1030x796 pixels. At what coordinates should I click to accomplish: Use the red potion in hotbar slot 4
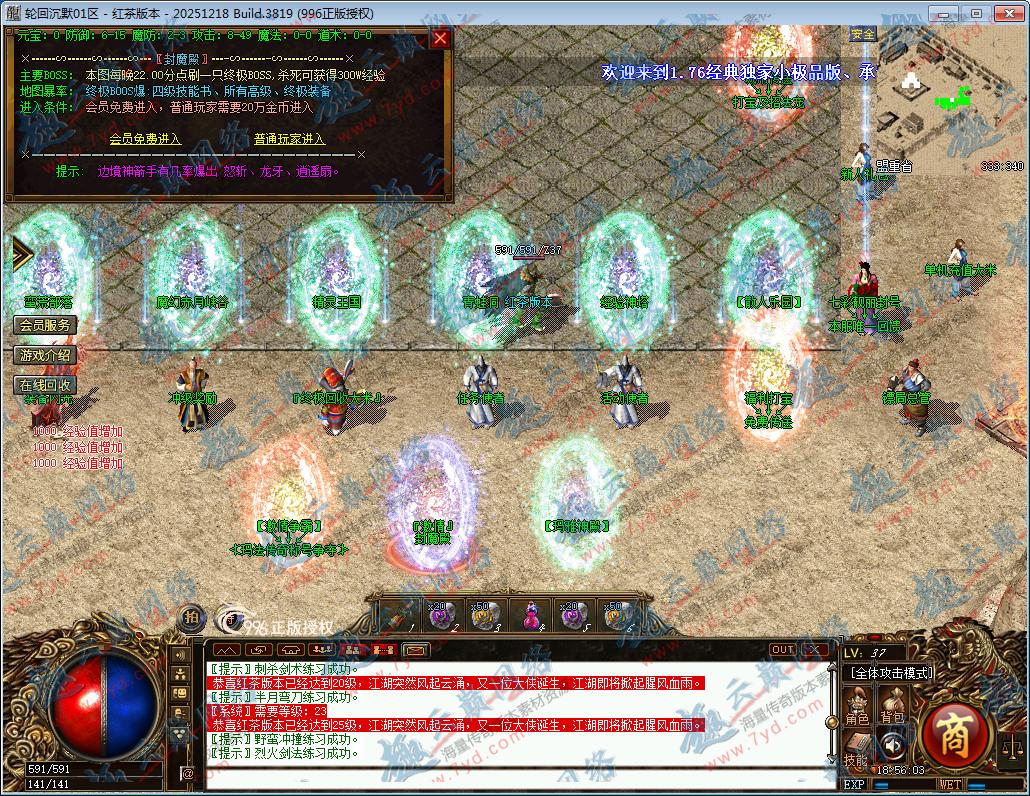pos(530,616)
